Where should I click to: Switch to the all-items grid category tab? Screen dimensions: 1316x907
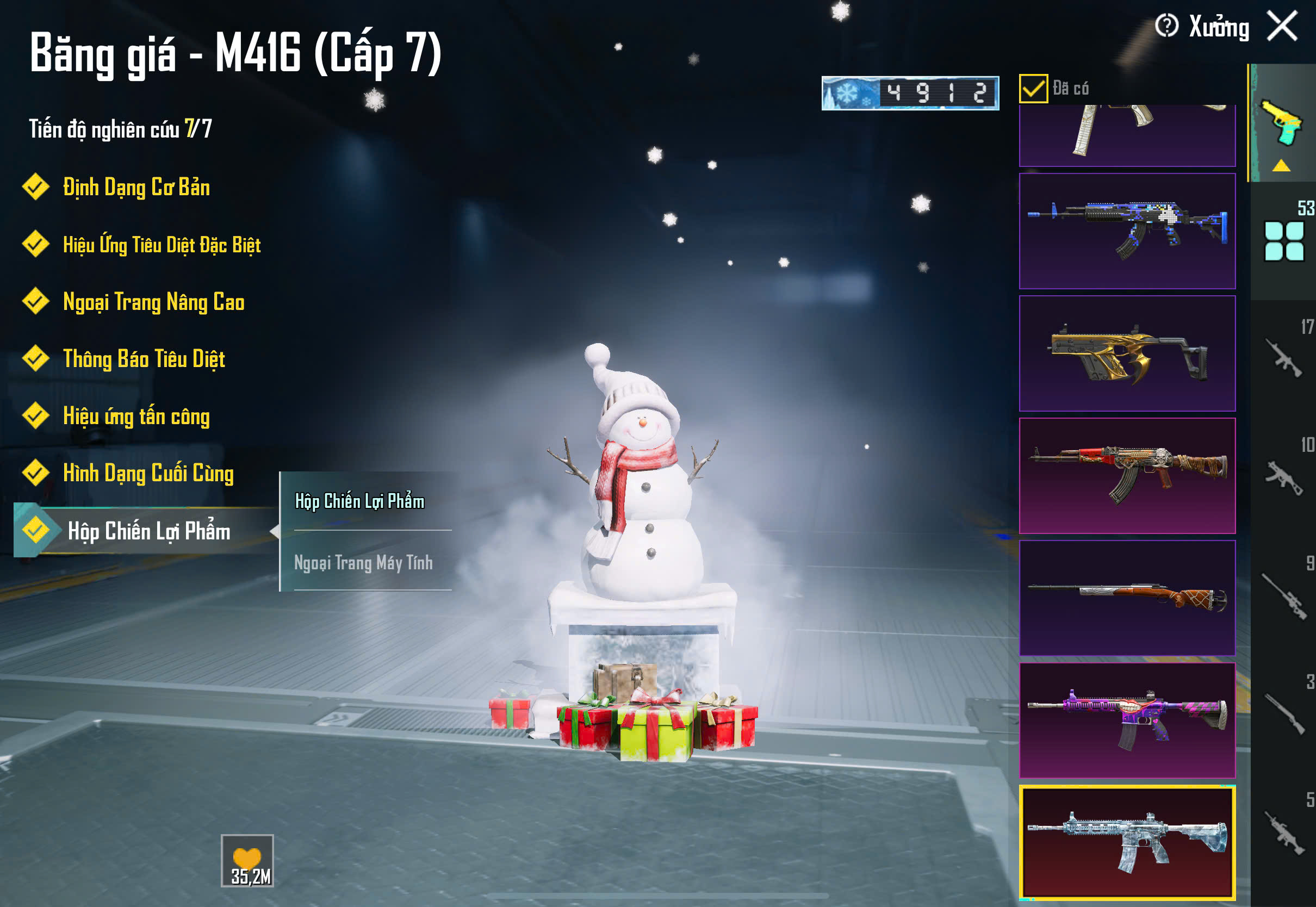(x=1283, y=241)
